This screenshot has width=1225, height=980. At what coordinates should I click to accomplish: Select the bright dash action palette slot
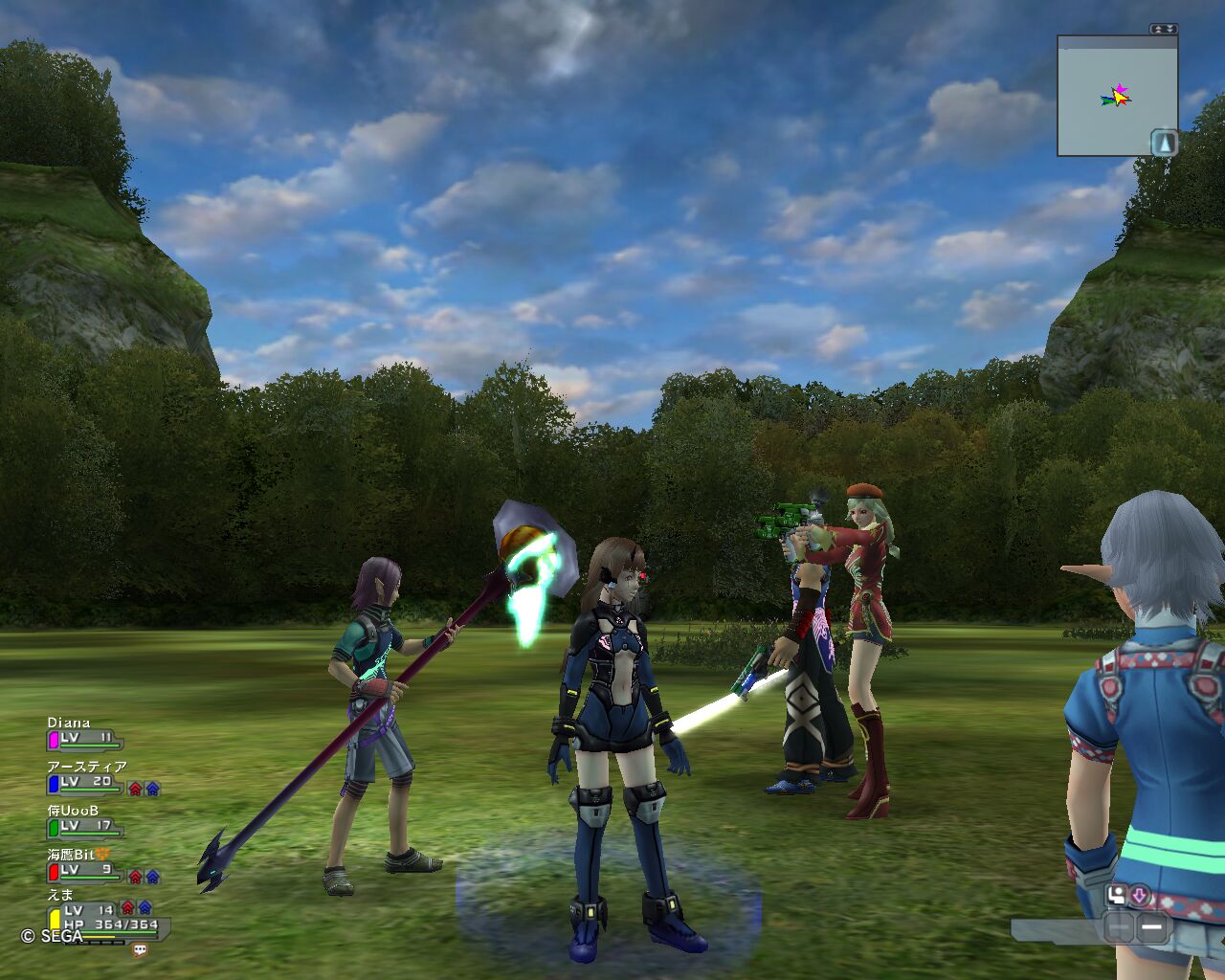click(1152, 926)
